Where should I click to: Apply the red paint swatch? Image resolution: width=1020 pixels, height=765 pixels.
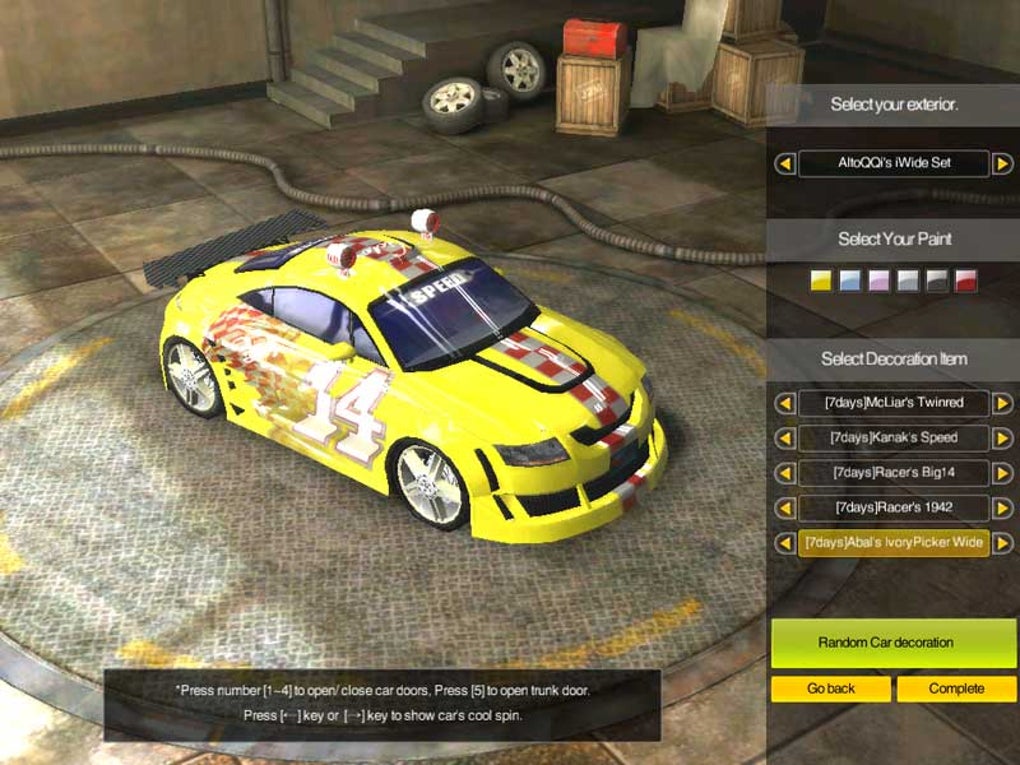pos(966,281)
